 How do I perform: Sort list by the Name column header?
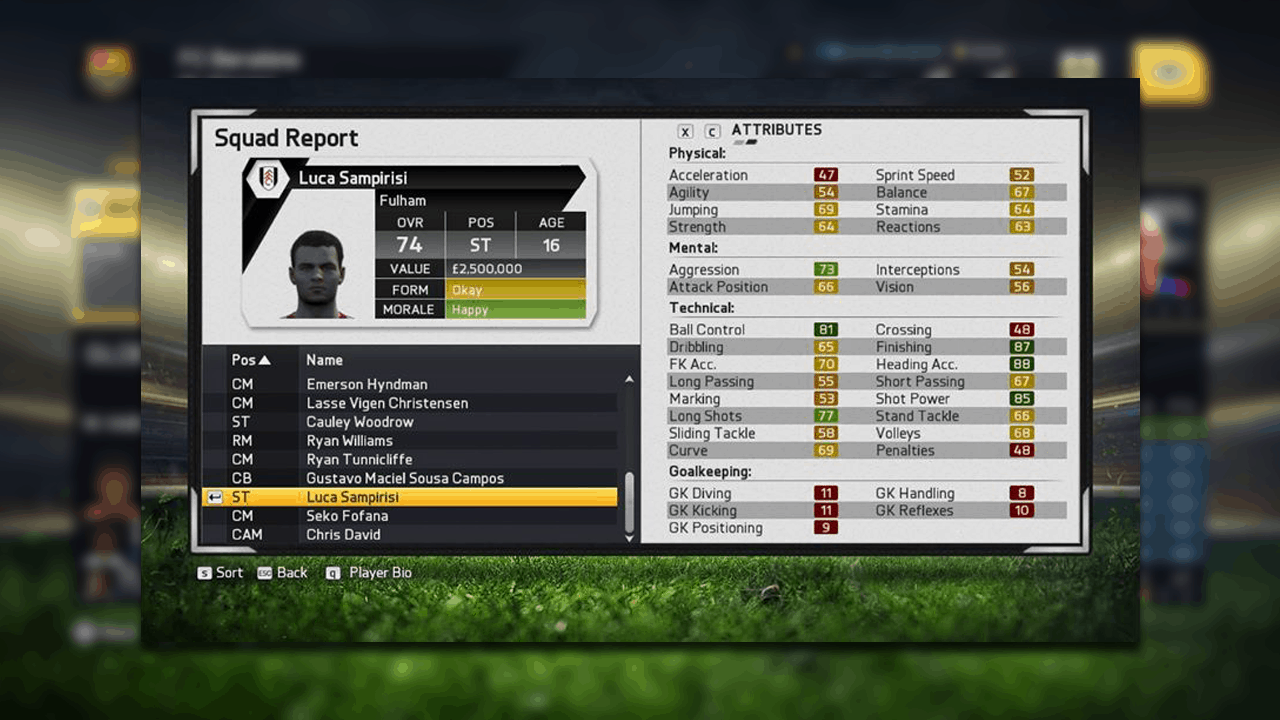(x=324, y=360)
